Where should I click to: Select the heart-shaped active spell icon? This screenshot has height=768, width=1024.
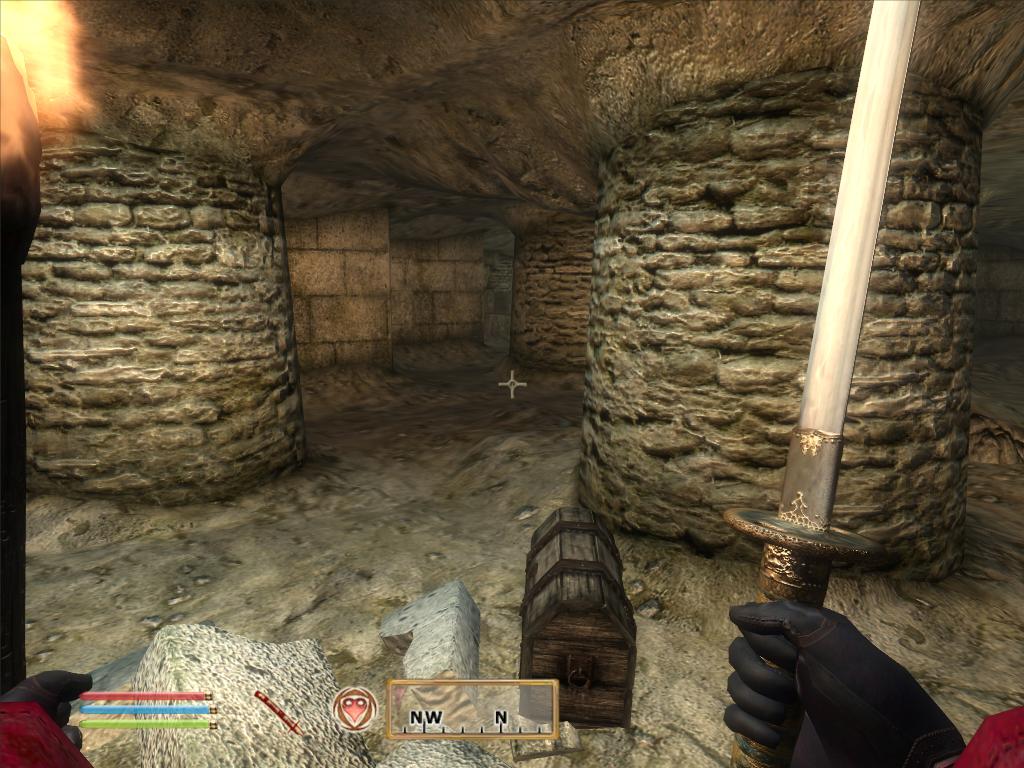[x=355, y=708]
